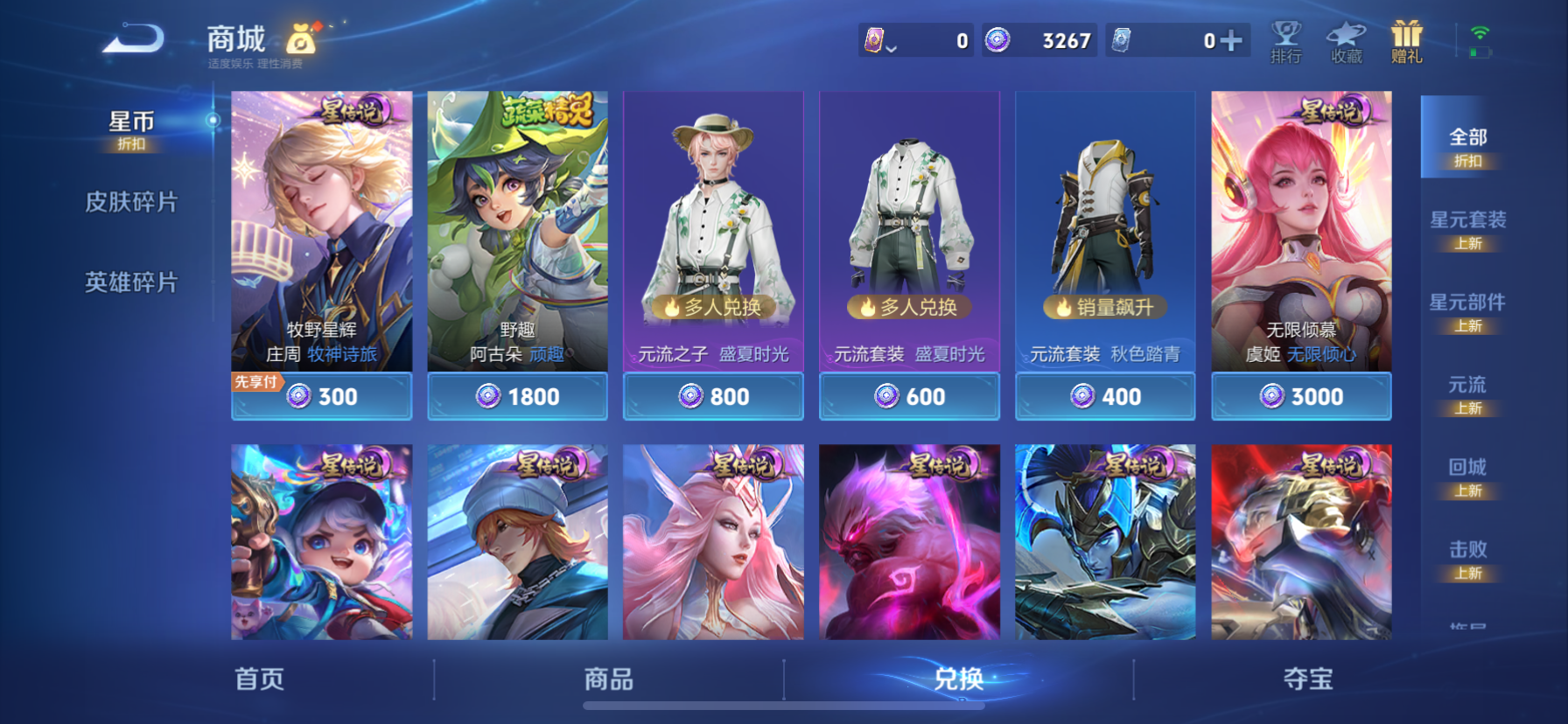
Task: Click the gold coin purse icon beside 商城
Action: (x=298, y=39)
